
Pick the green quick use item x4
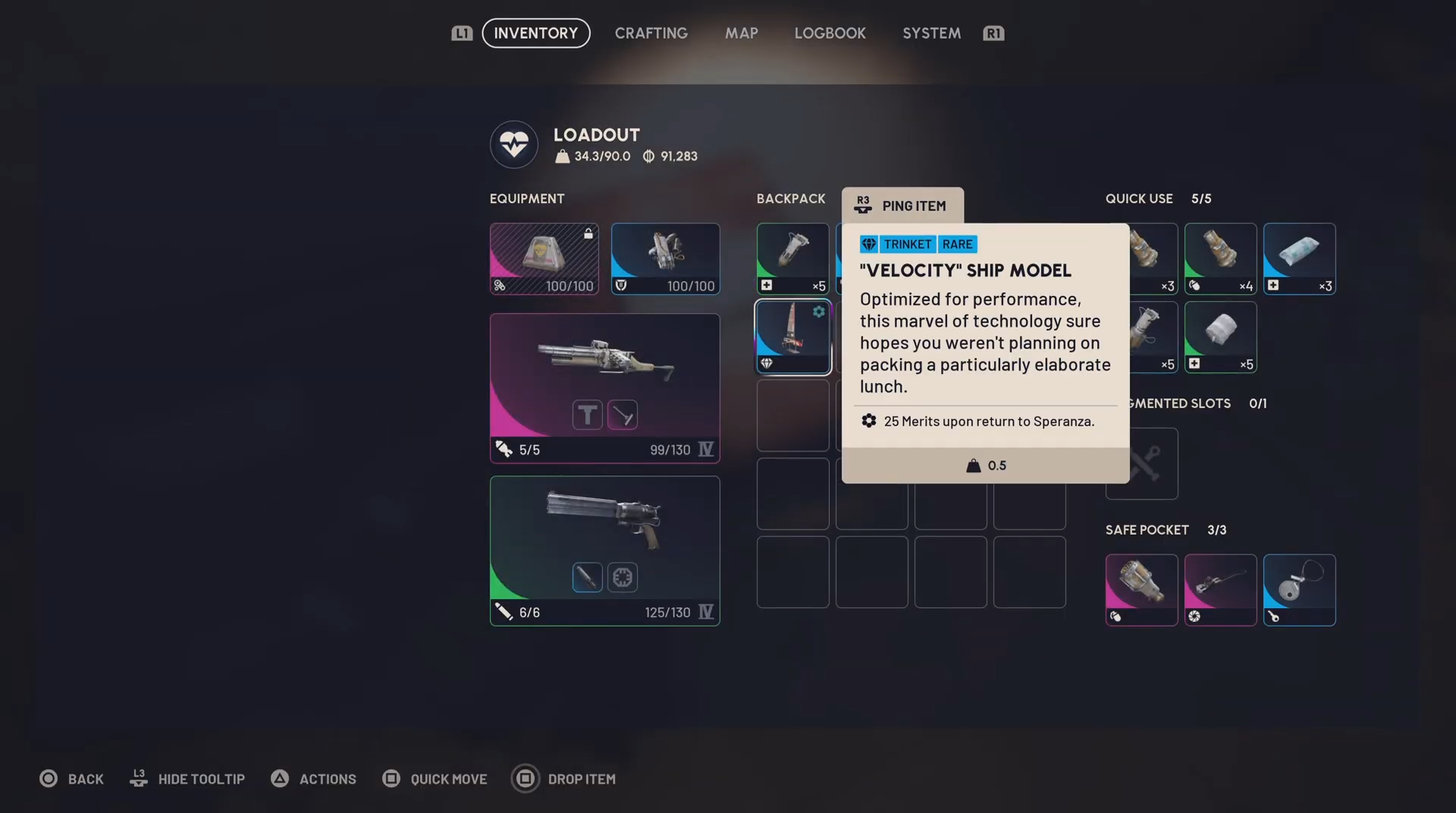[1220, 259]
